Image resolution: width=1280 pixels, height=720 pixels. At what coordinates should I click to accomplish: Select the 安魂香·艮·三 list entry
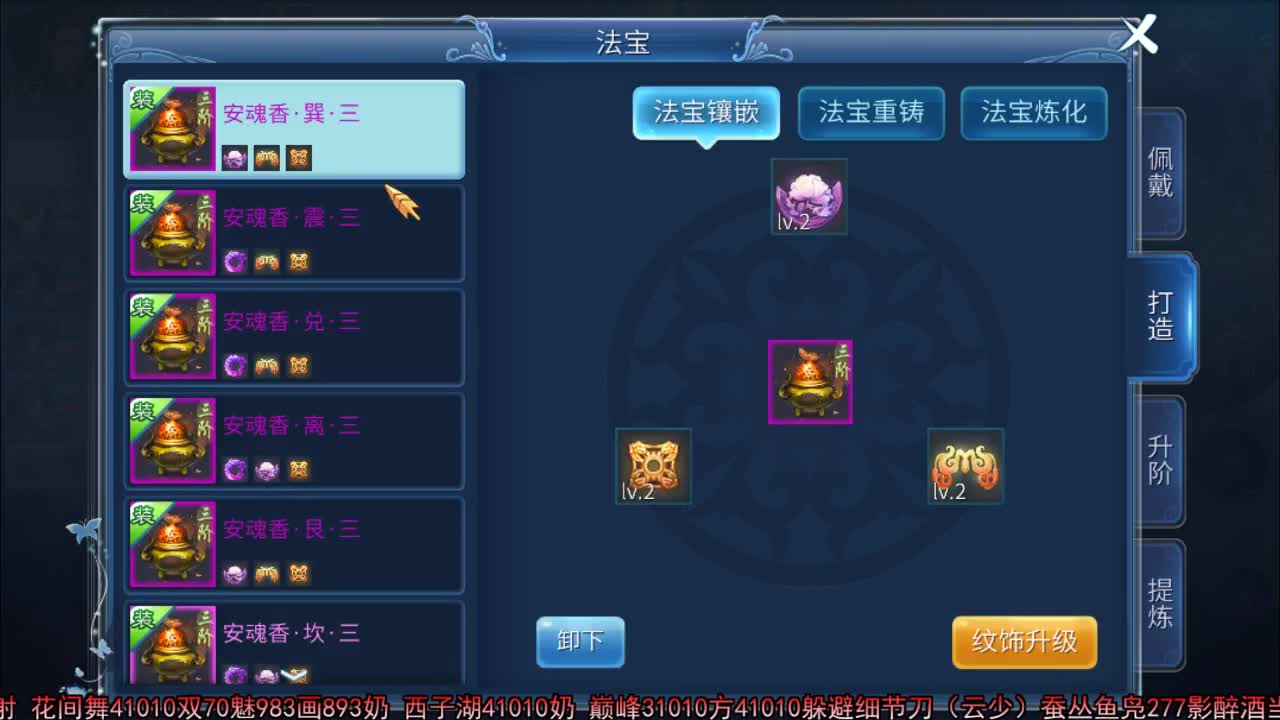(x=294, y=544)
